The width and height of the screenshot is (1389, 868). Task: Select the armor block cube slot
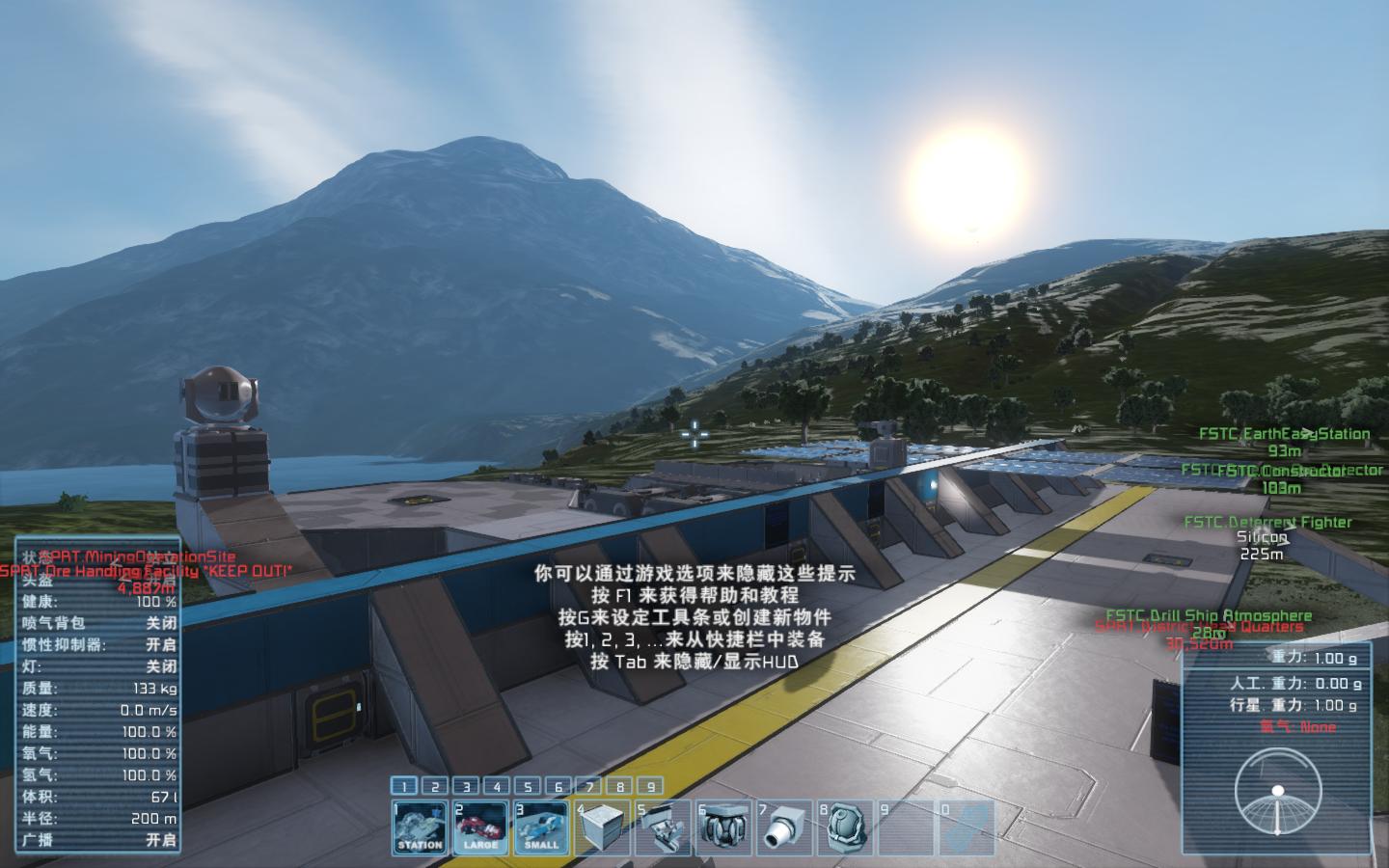[x=602, y=827]
